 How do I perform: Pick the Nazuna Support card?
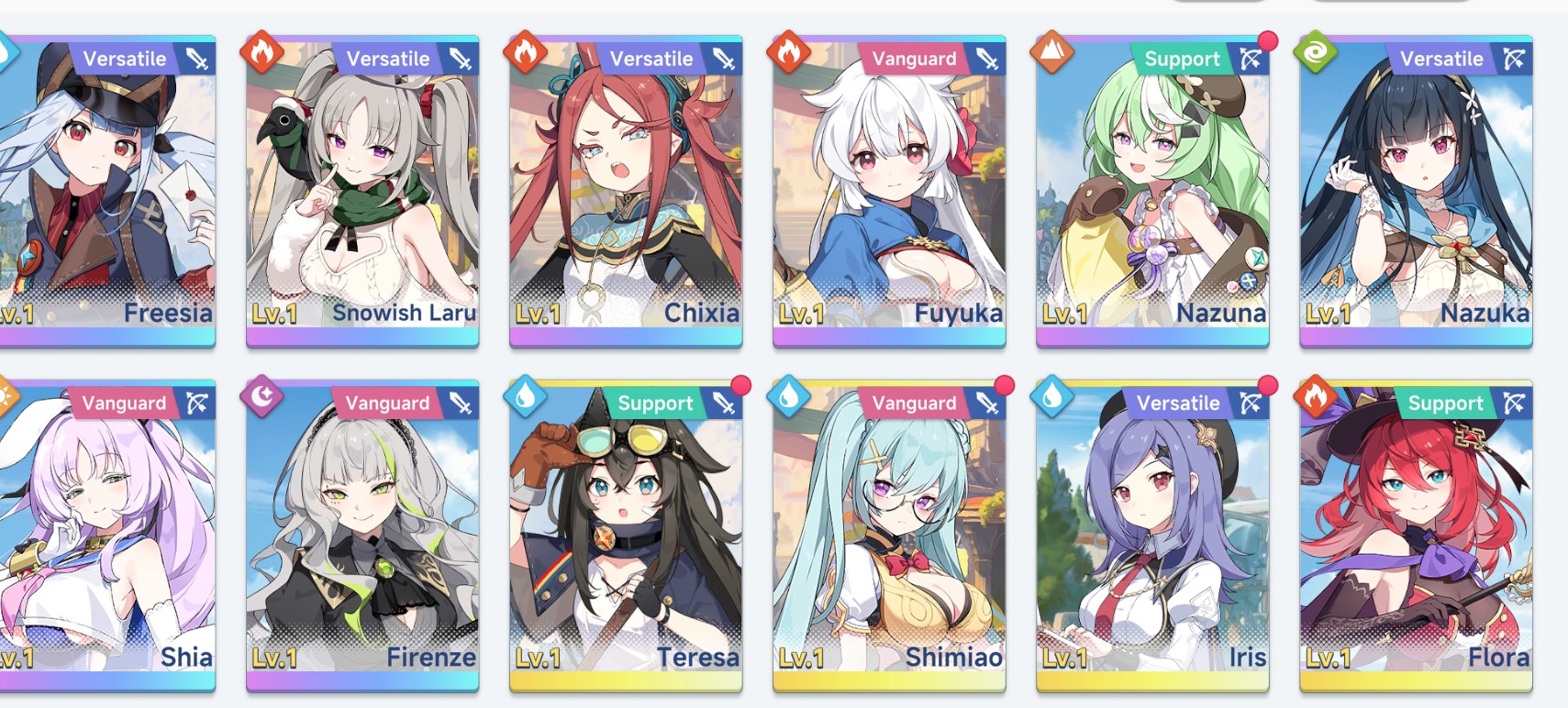[1152, 193]
